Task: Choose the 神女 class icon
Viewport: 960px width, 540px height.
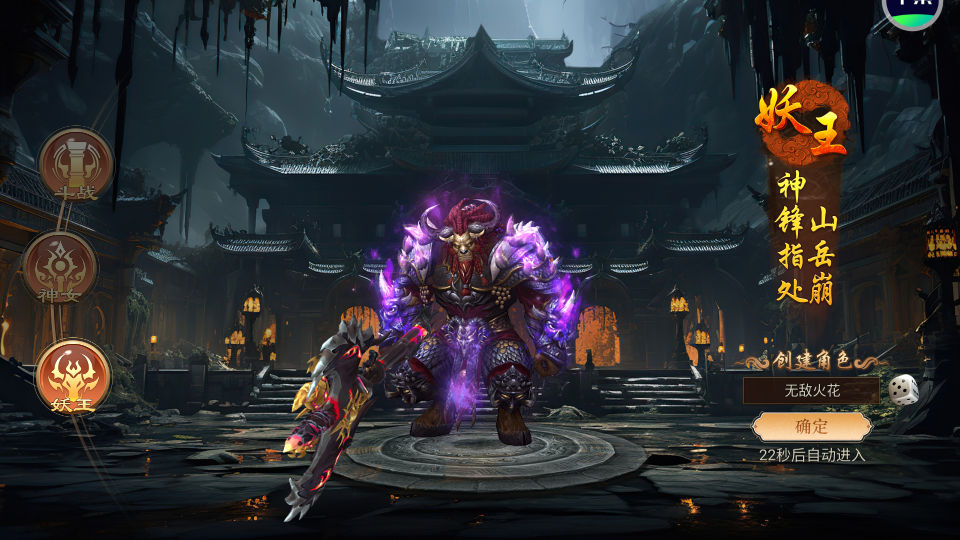Action: [60, 268]
